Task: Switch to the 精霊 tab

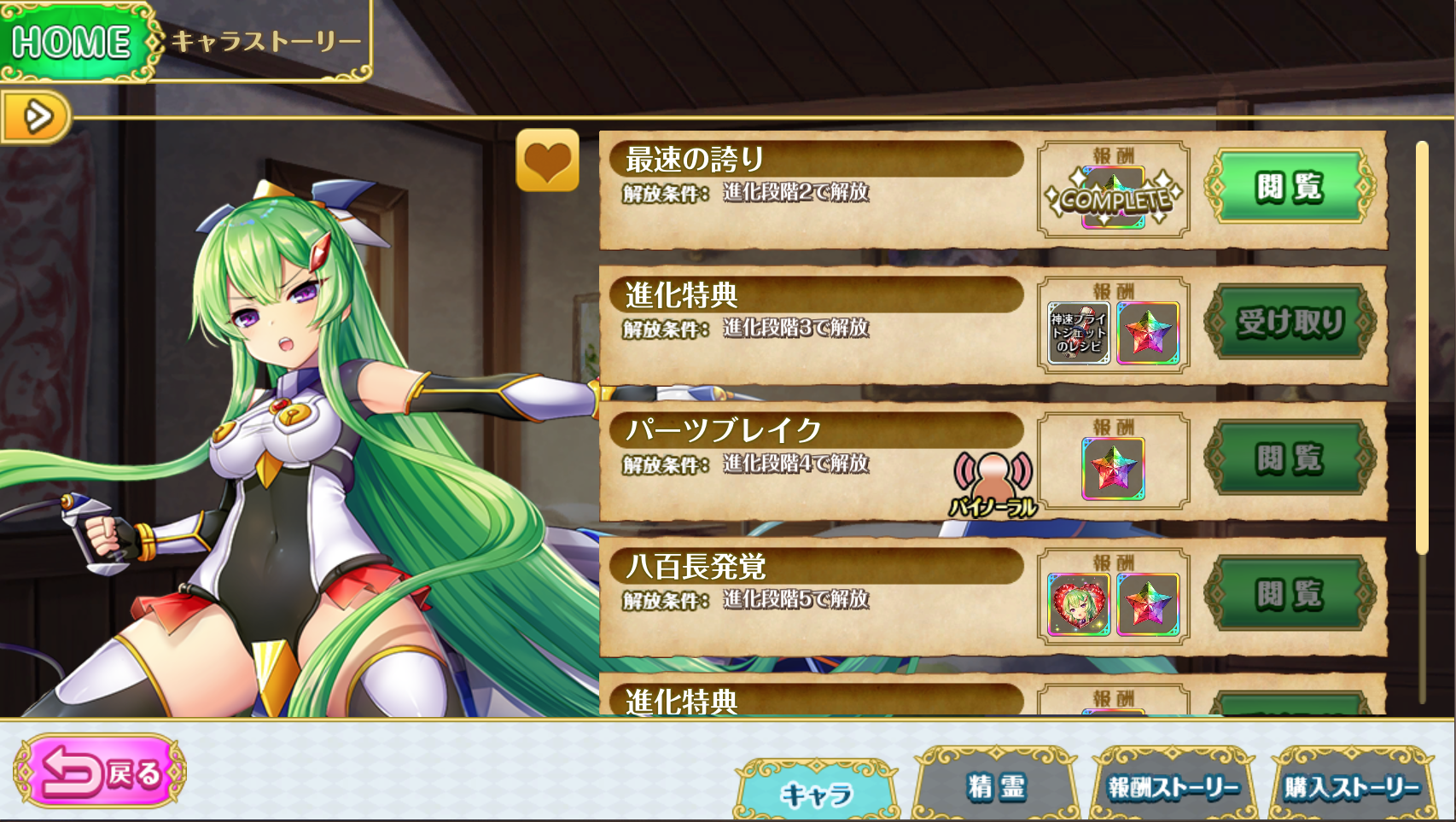Action: tap(995, 787)
